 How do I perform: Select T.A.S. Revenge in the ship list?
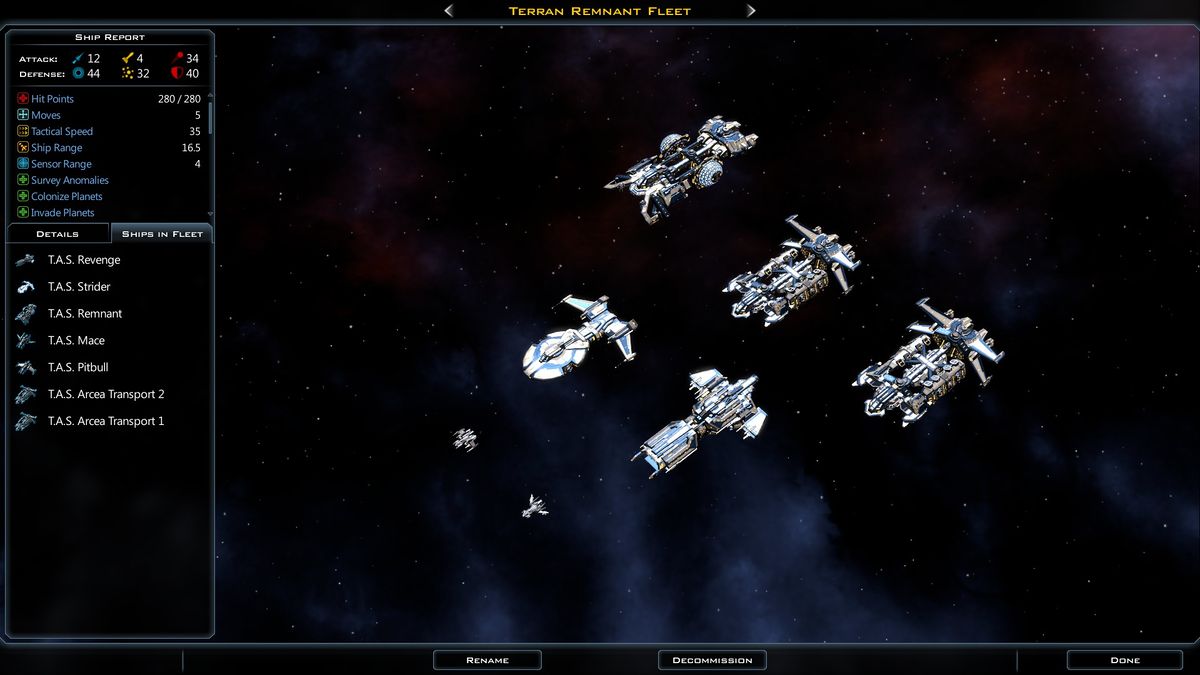click(84, 260)
